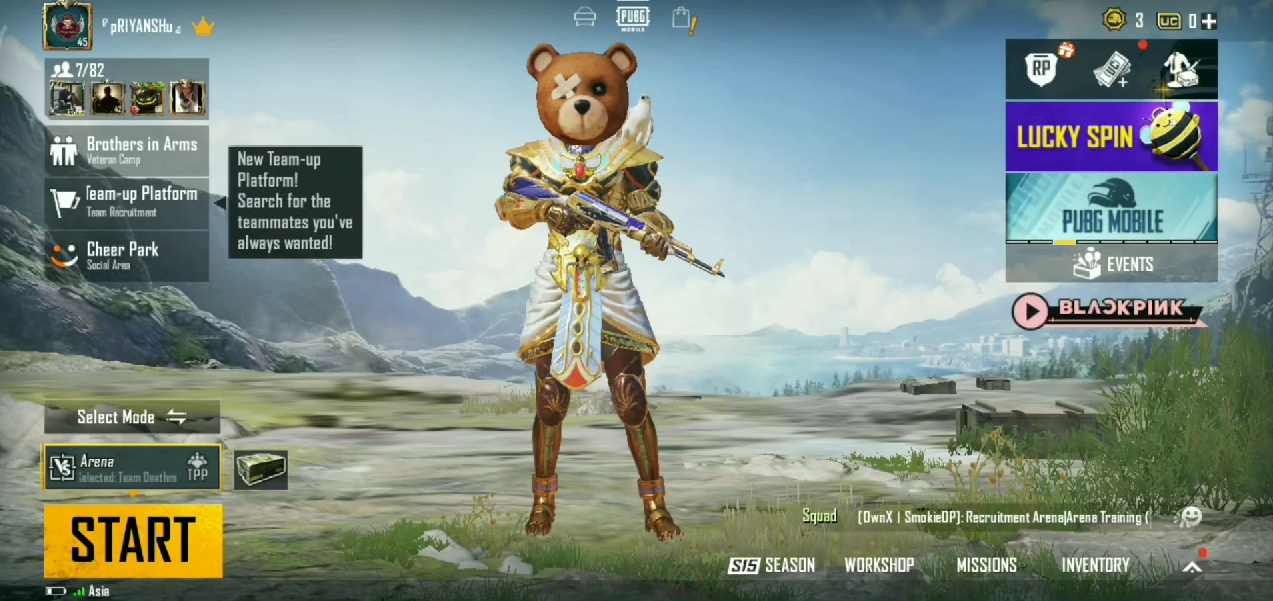This screenshot has width=1273, height=601.
Task: Choose the Arena Team Deathmatch mode card
Action: pyautogui.click(x=132, y=468)
